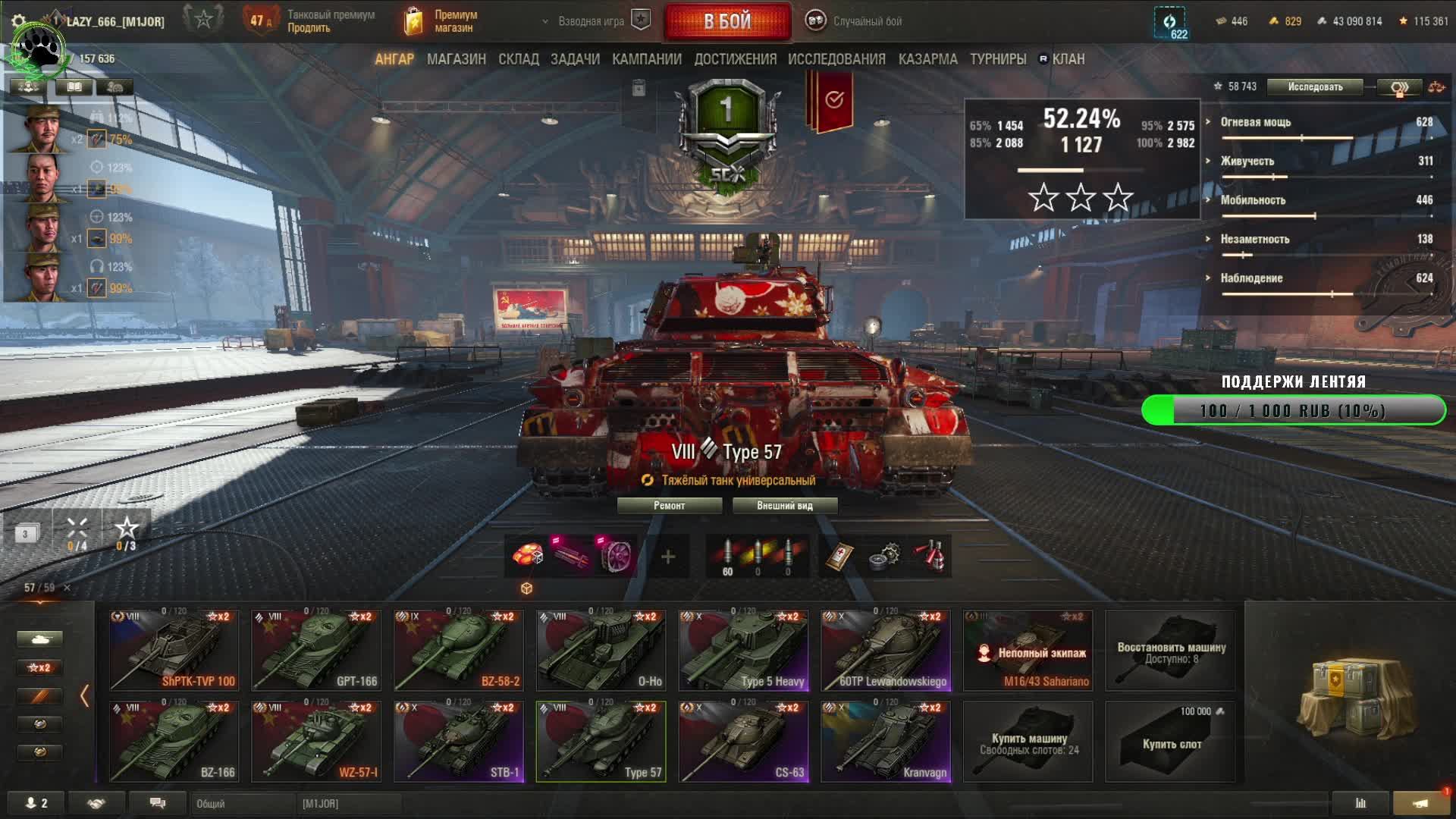Screen dimensions: 1456x819
Task: Select the Kranvagn tank card
Action: click(x=885, y=741)
